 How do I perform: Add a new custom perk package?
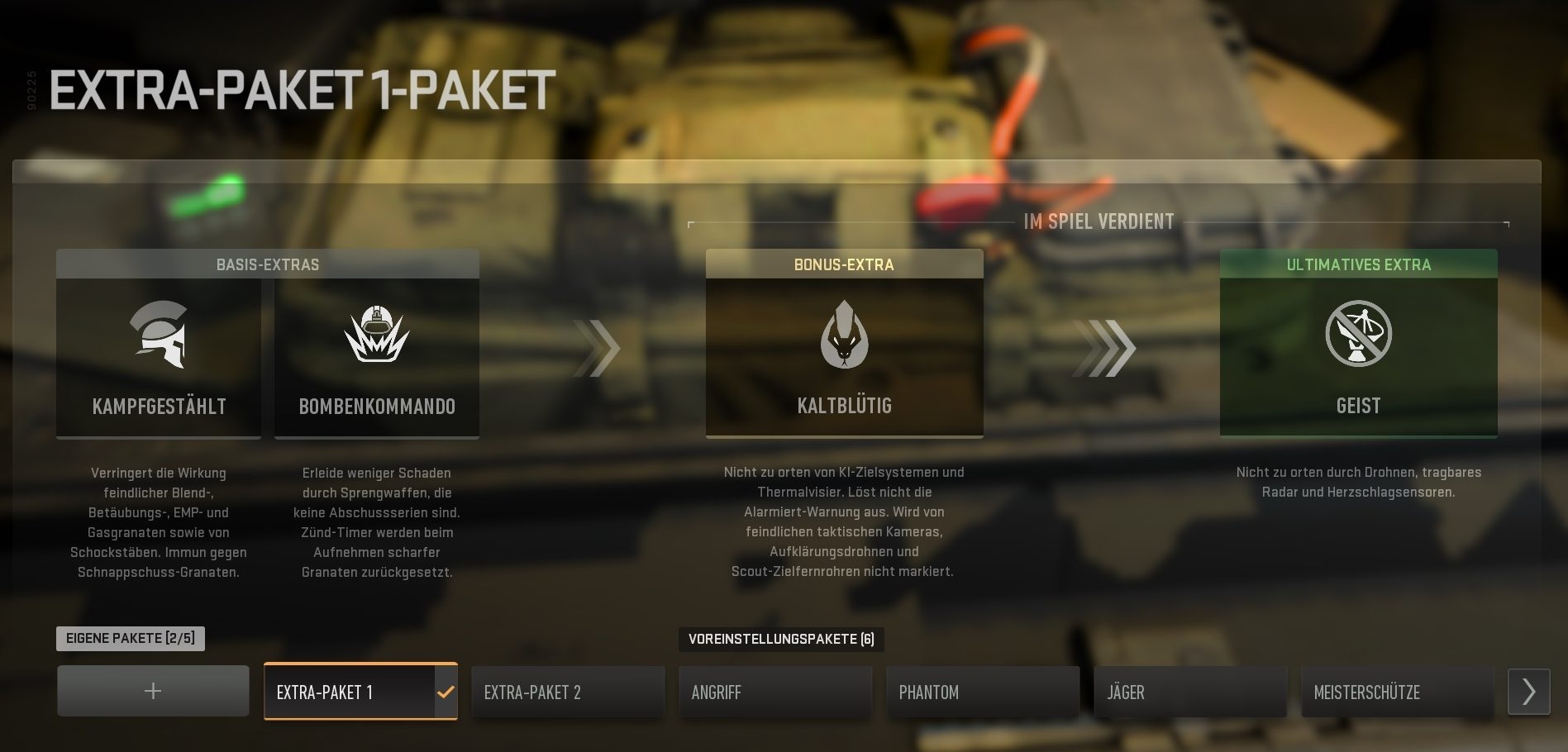(x=153, y=691)
